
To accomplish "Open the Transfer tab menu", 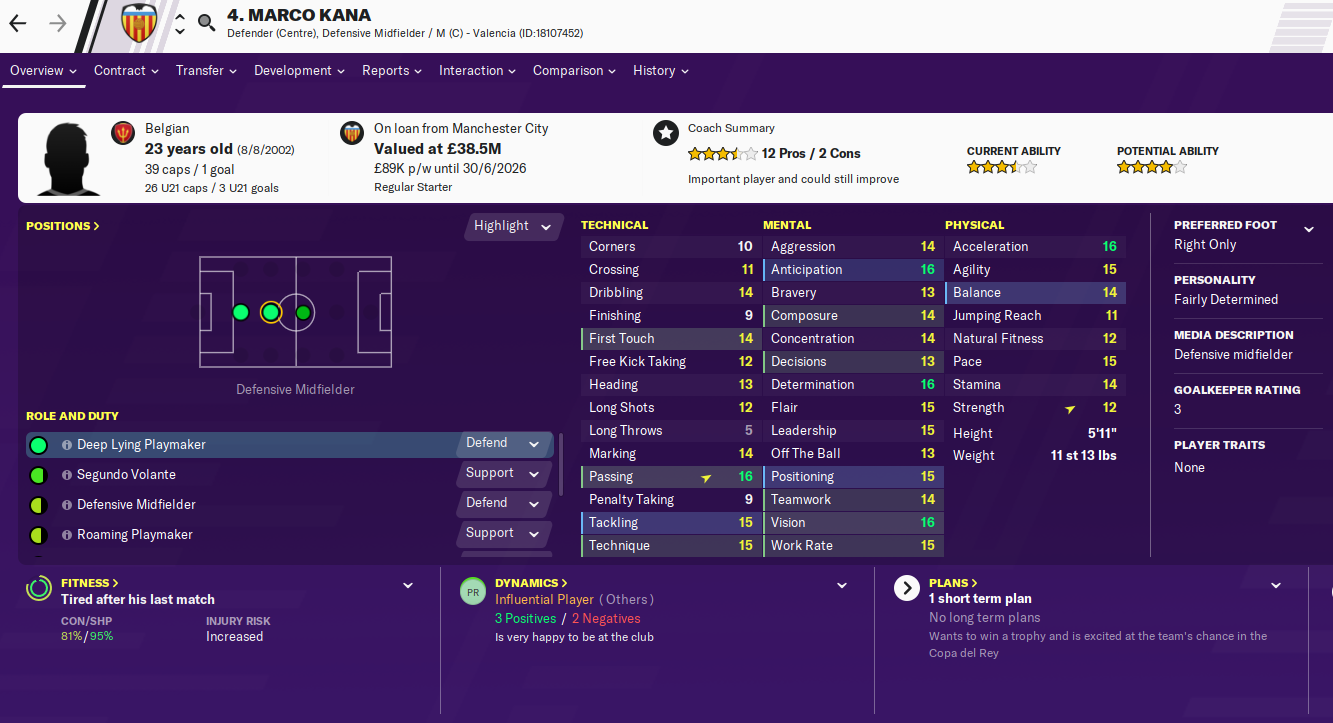I will (x=206, y=71).
